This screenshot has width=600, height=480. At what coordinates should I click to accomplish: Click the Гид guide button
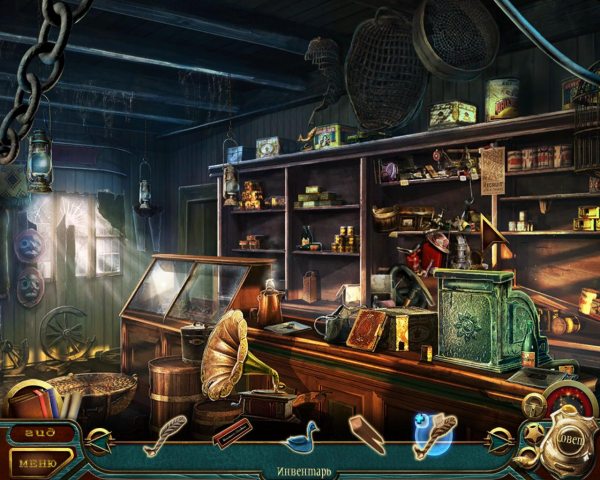(40, 432)
